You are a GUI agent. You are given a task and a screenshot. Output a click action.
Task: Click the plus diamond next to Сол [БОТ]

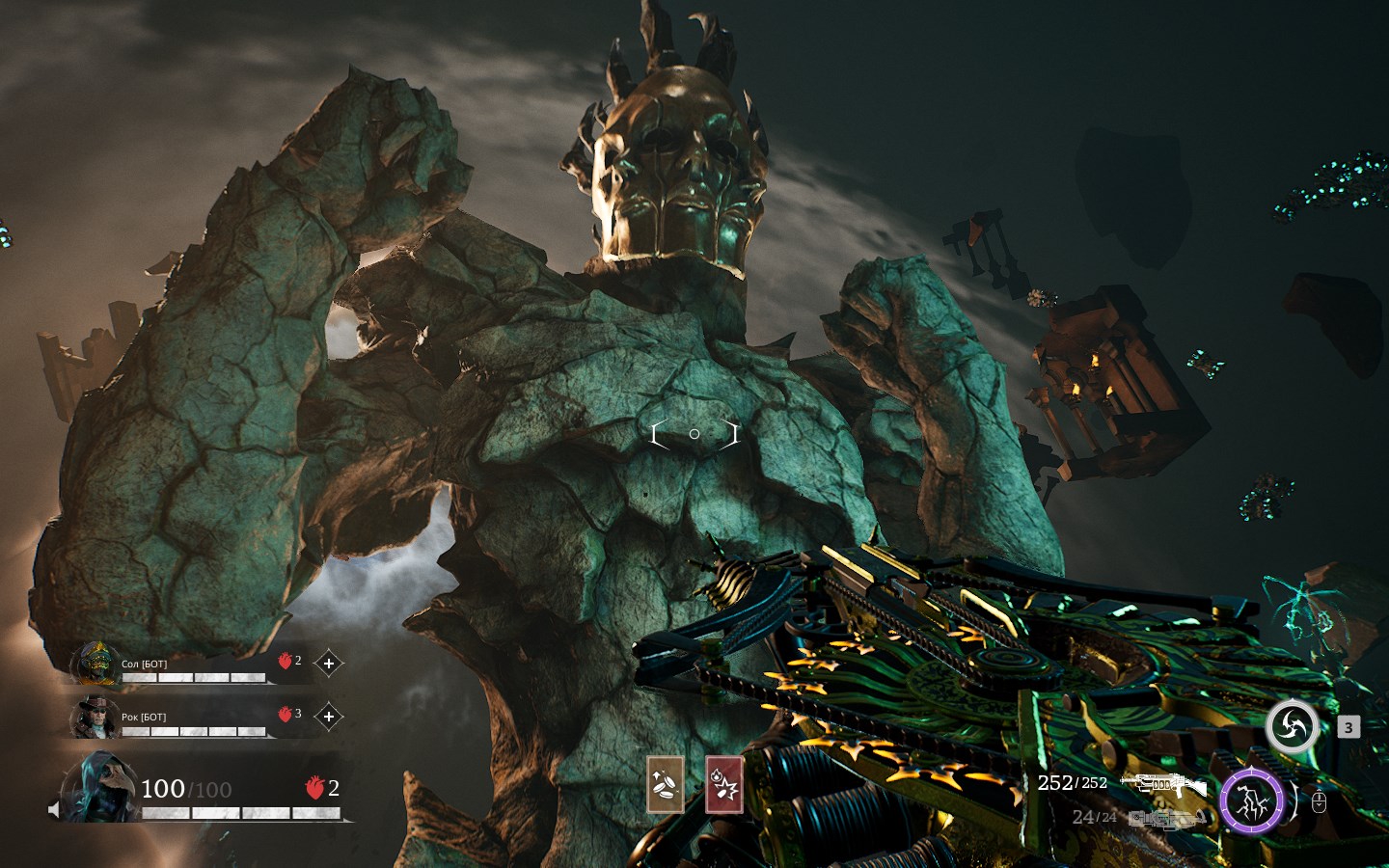pos(329,664)
